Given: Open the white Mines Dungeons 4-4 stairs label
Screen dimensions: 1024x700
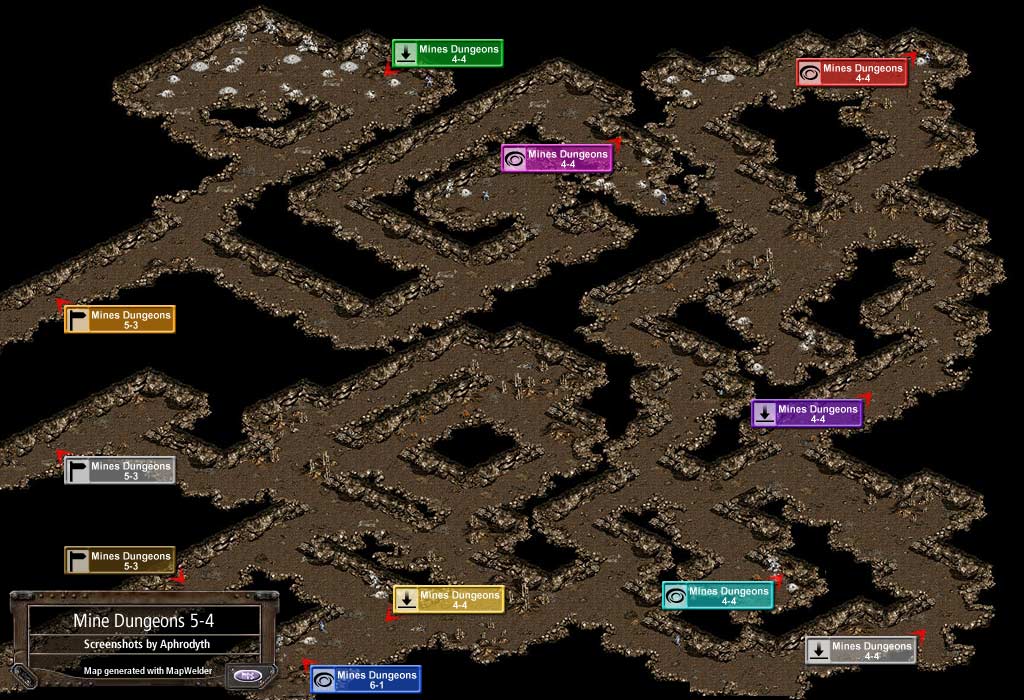Looking at the screenshot, I should coord(860,650).
